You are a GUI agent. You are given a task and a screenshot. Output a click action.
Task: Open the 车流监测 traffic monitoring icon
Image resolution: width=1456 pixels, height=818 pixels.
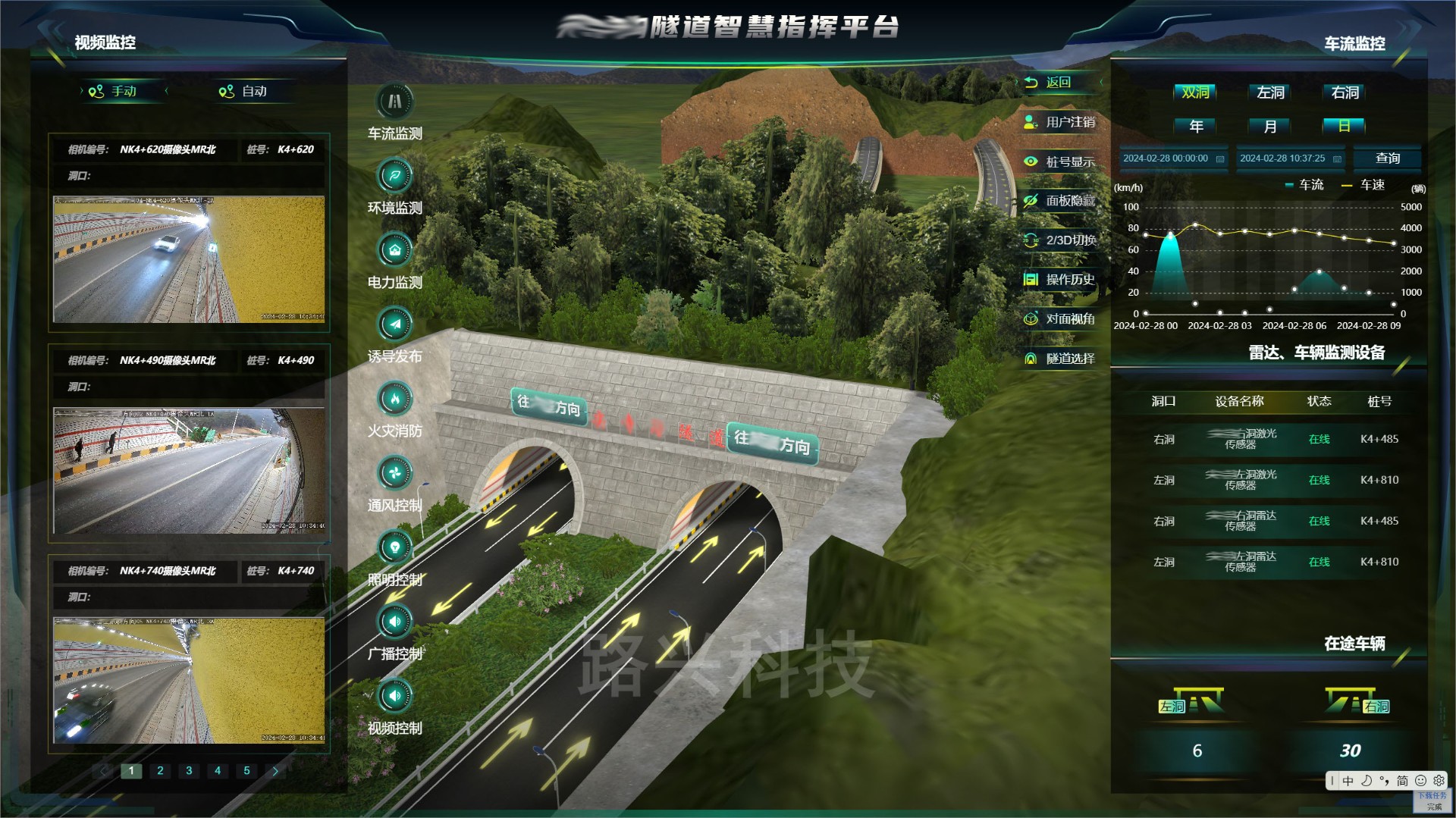(x=394, y=102)
